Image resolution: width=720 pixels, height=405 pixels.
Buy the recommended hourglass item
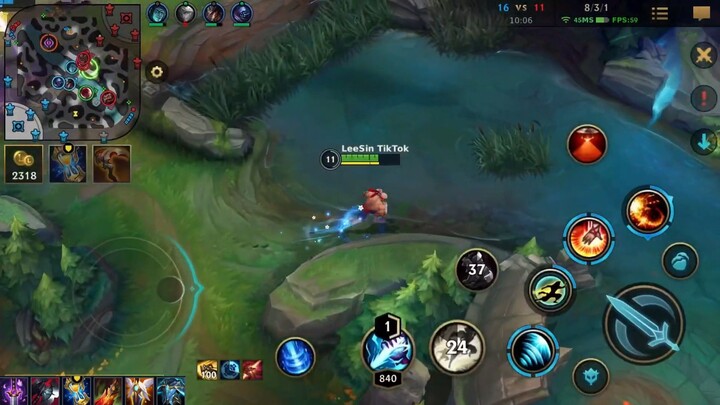click(x=68, y=163)
